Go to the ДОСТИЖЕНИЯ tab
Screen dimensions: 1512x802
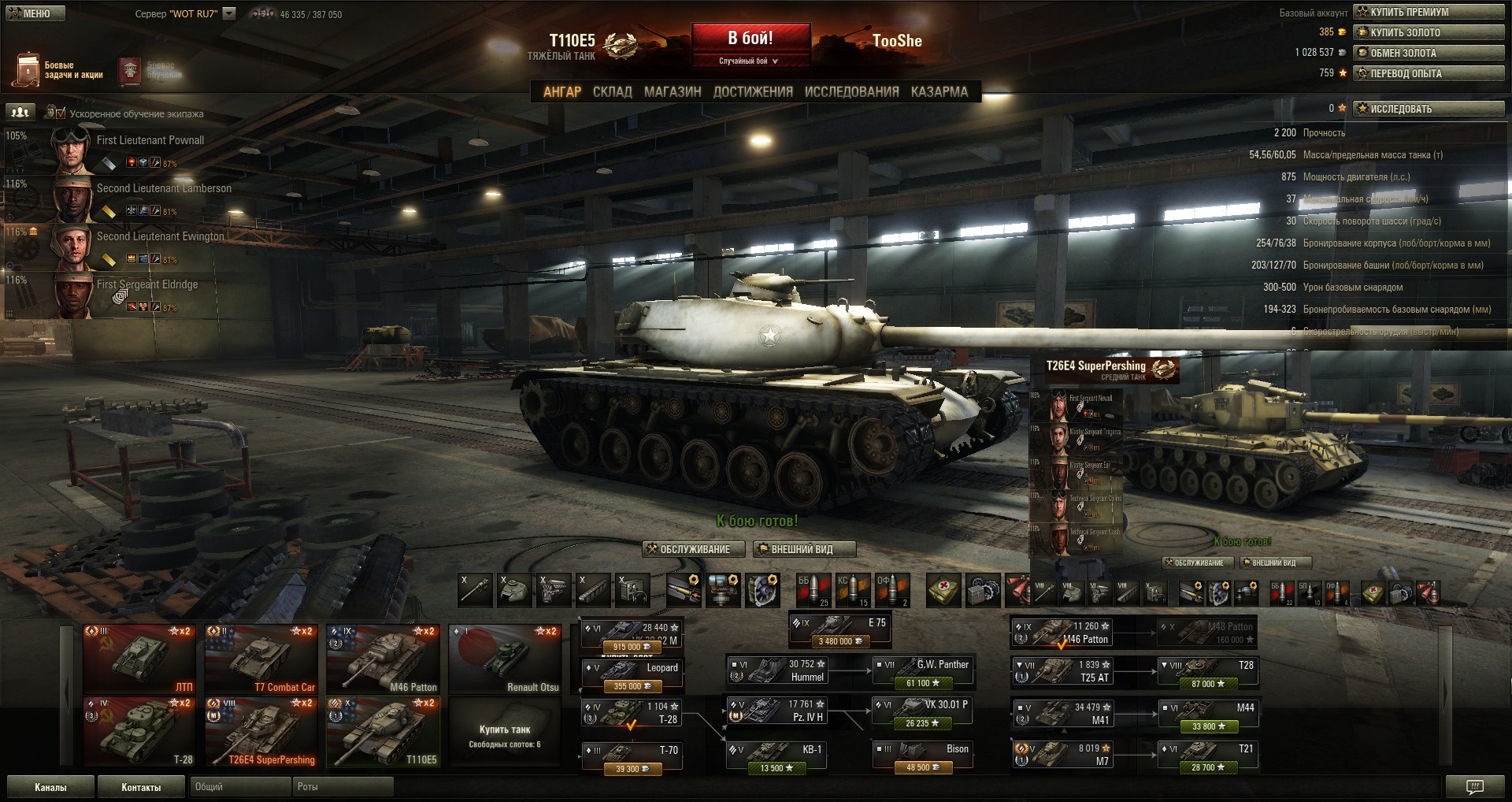tap(753, 92)
